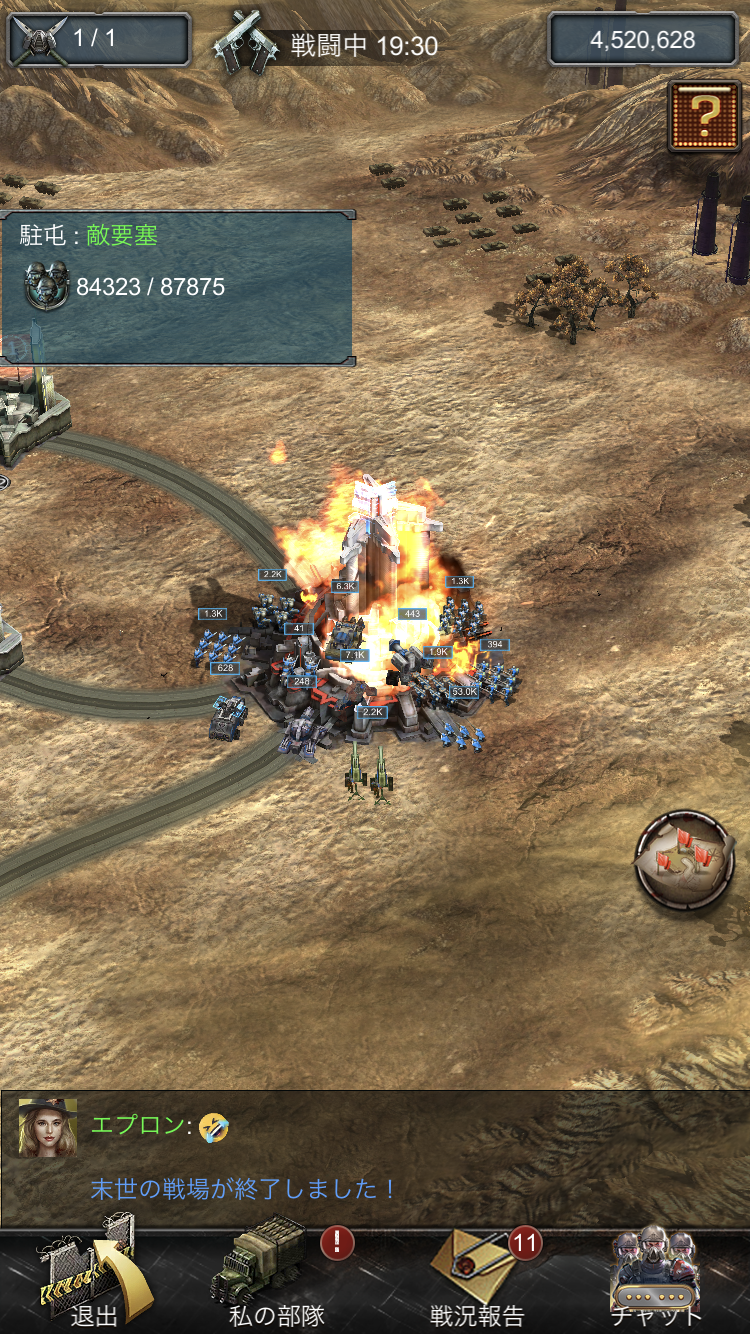The width and height of the screenshot is (750, 1334).
Task: Click エプロン's avatar portrait
Action: (48, 1128)
